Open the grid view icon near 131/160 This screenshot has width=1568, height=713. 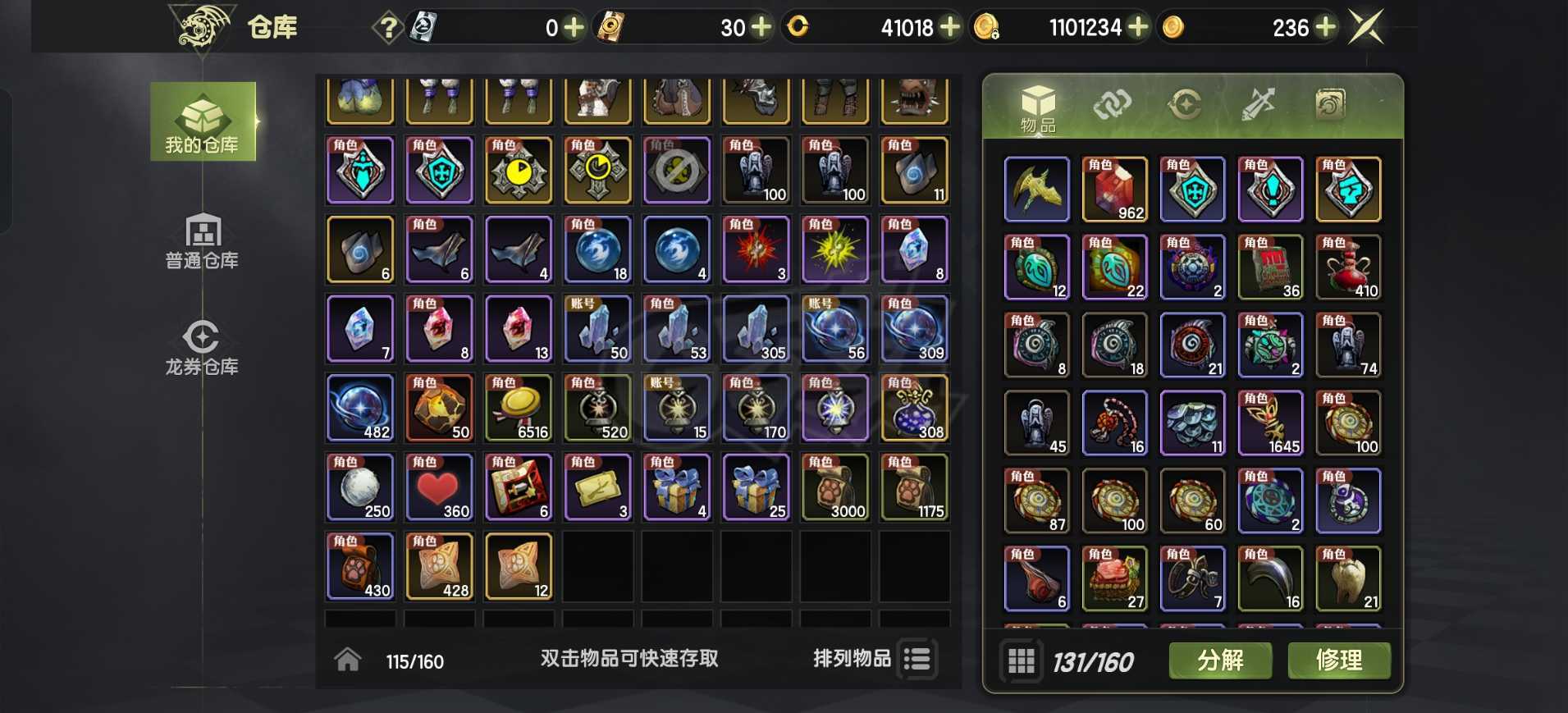tap(1020, 660)
